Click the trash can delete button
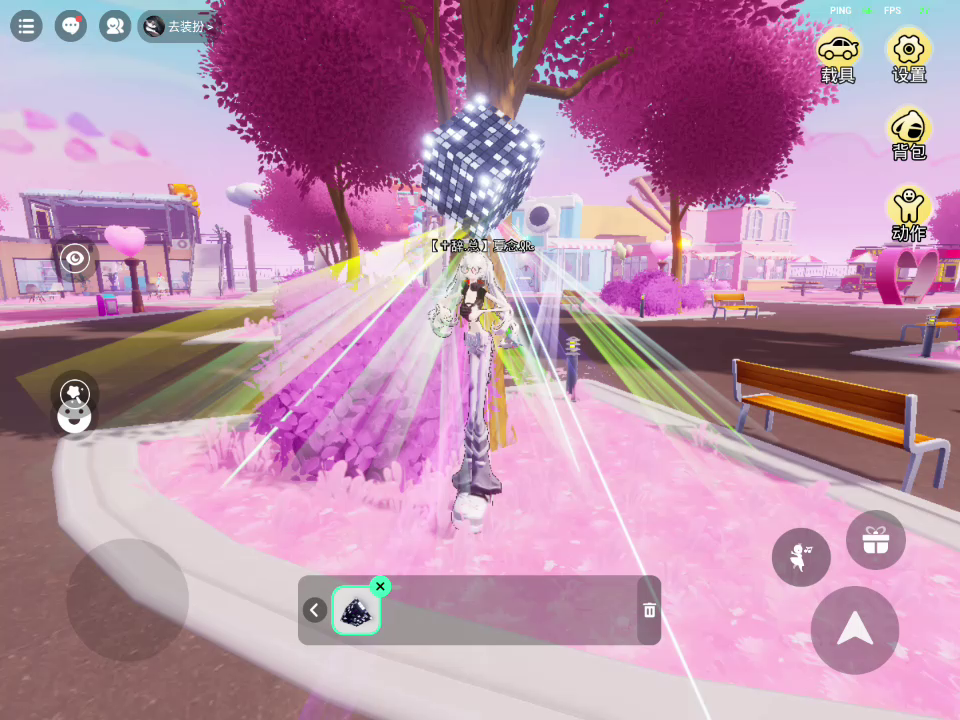This screenshot has height=720, width=960. point(649,610)
